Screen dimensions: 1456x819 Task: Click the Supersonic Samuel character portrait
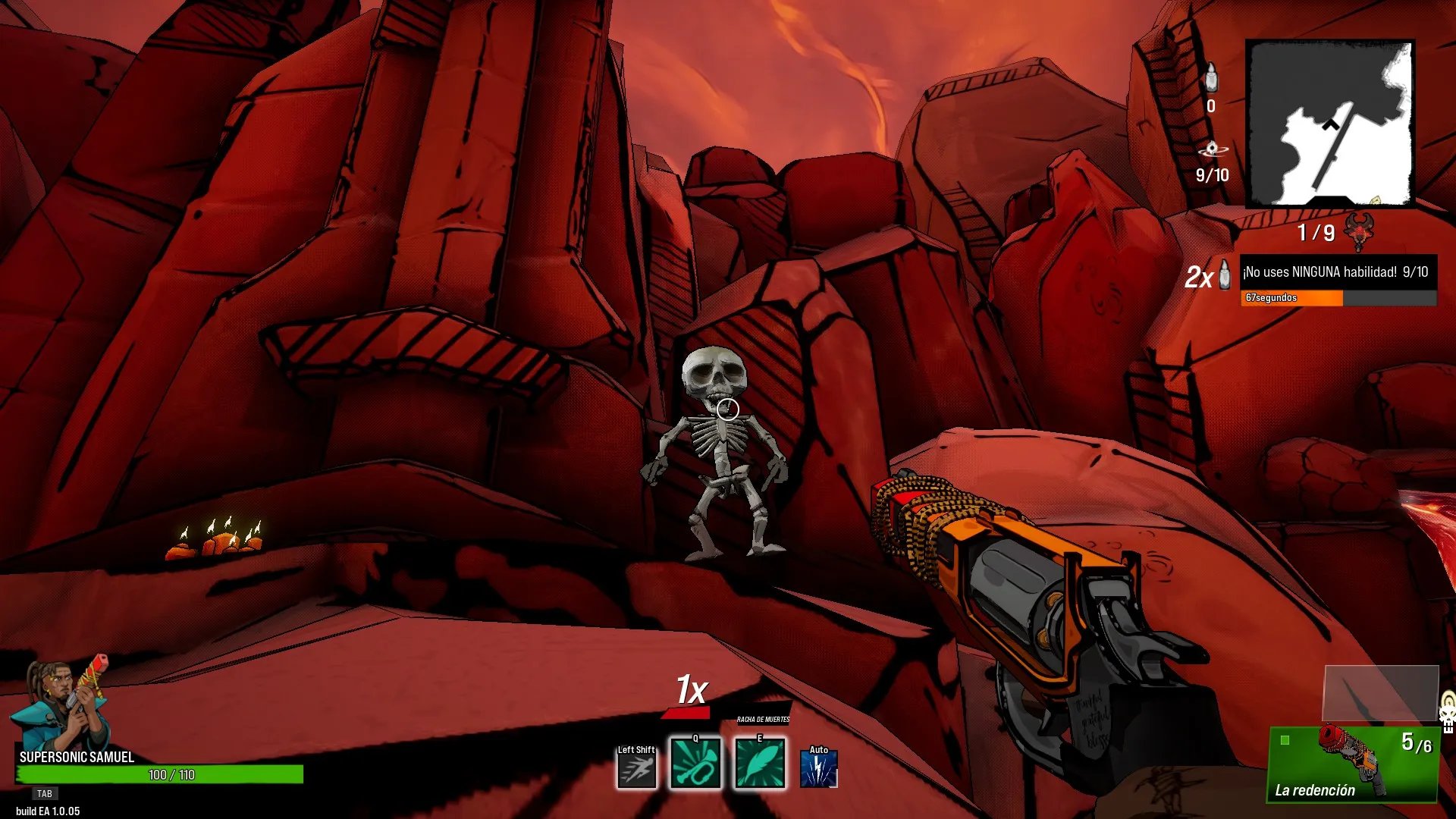point(61,704)
